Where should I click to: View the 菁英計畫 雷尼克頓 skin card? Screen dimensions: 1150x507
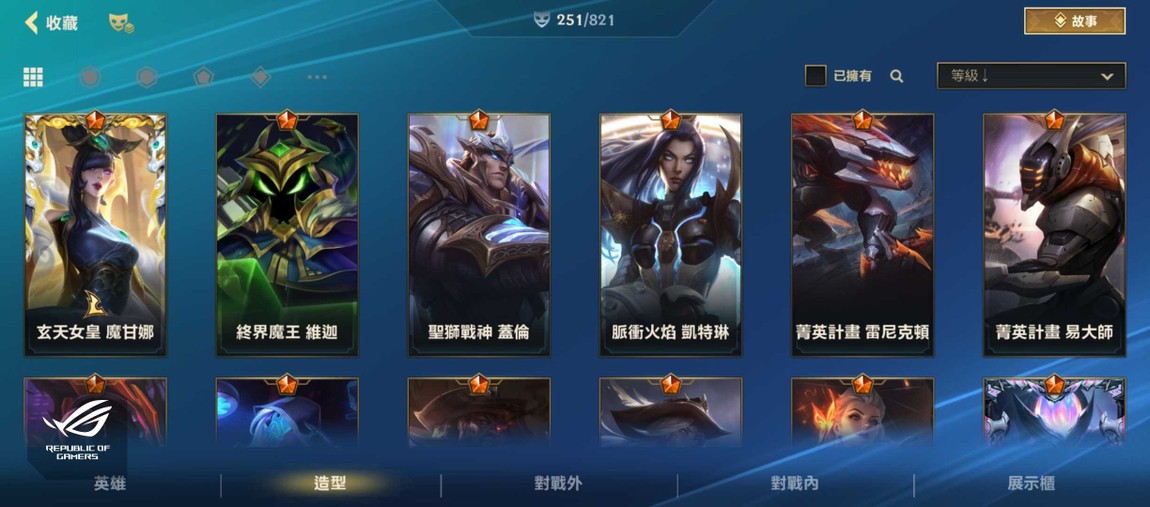tap(862, 235)
